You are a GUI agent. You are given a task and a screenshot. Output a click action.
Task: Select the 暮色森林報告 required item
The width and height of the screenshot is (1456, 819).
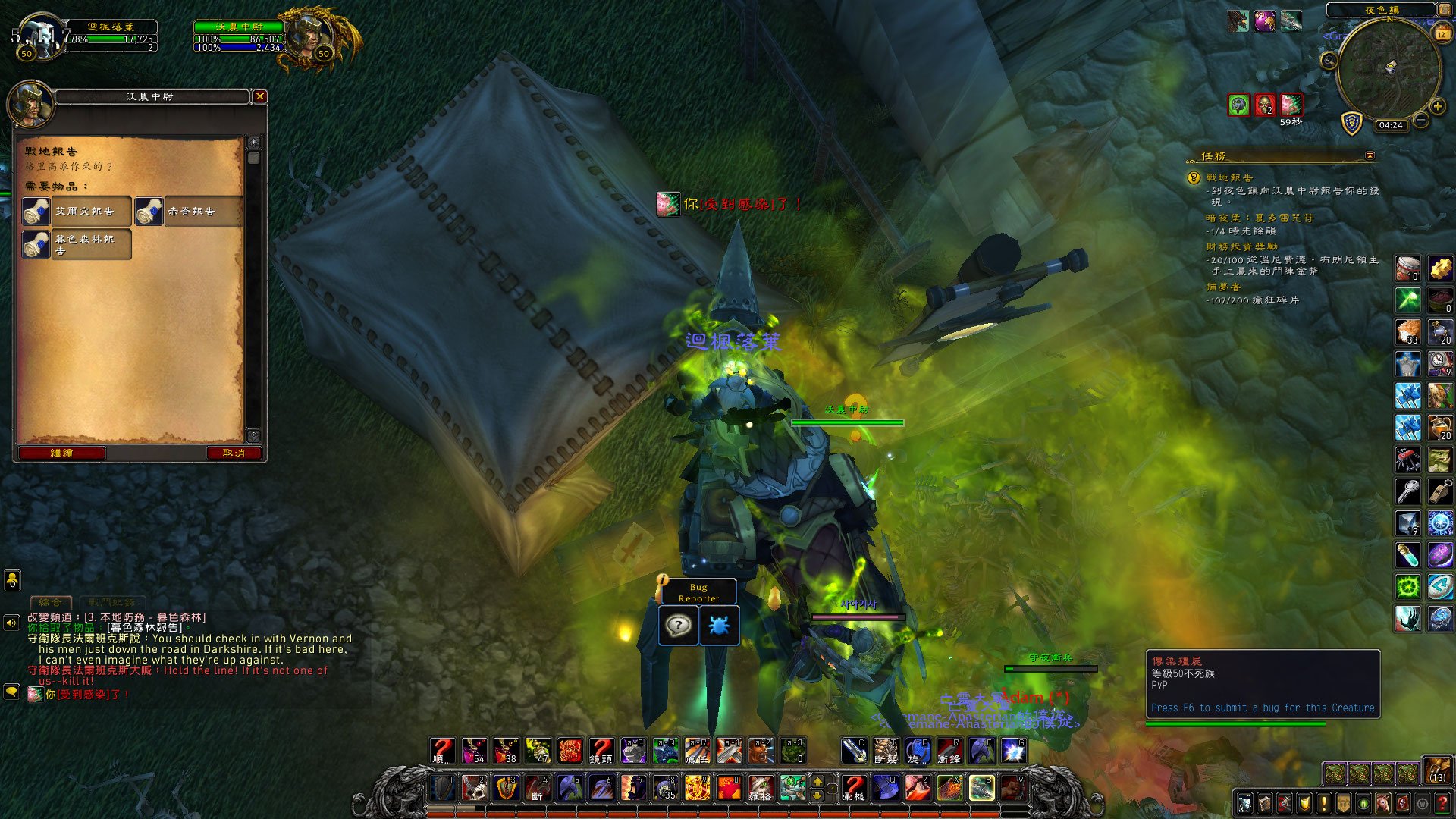76,244
